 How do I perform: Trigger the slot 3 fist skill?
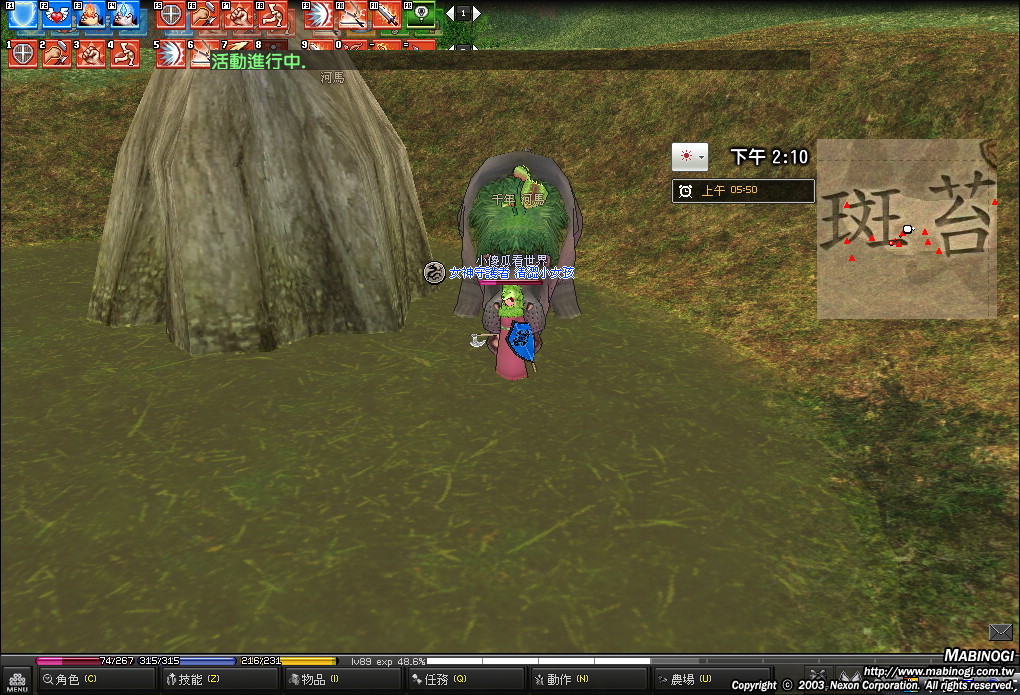pos(91,53)
